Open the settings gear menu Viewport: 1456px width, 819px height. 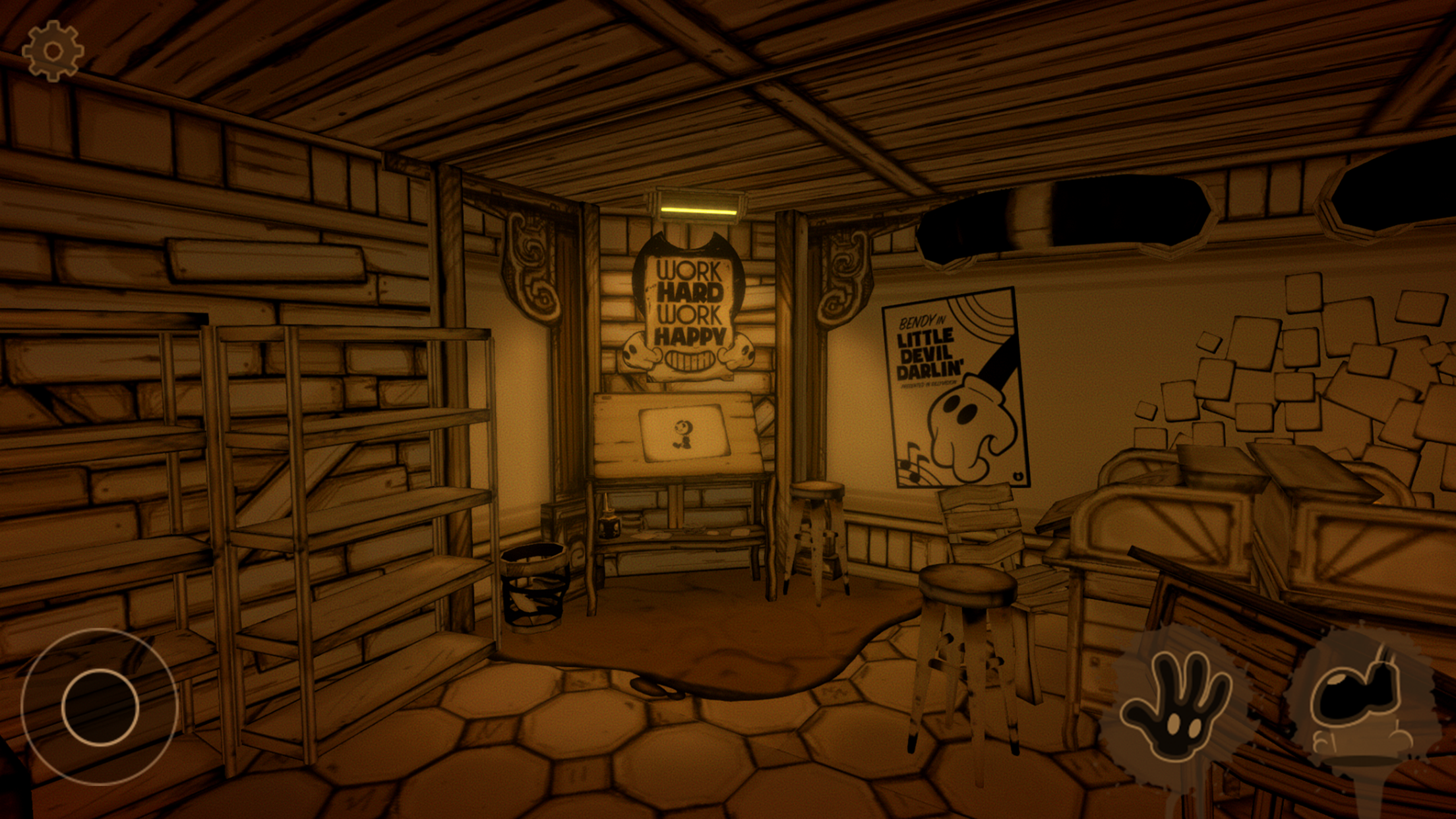coord(53,51)
